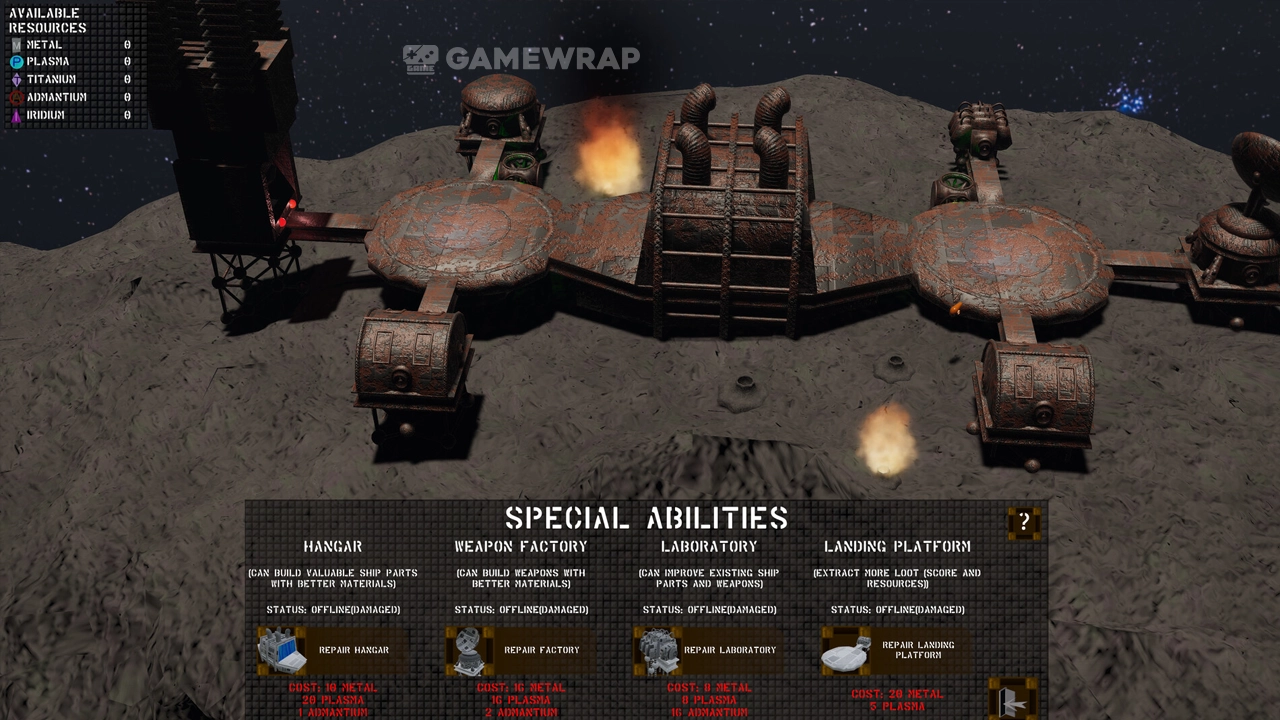The height and width of the screenshot is (720, 1280).
Task: Activate Repair Landing Platform
Action: pos(895,651)
